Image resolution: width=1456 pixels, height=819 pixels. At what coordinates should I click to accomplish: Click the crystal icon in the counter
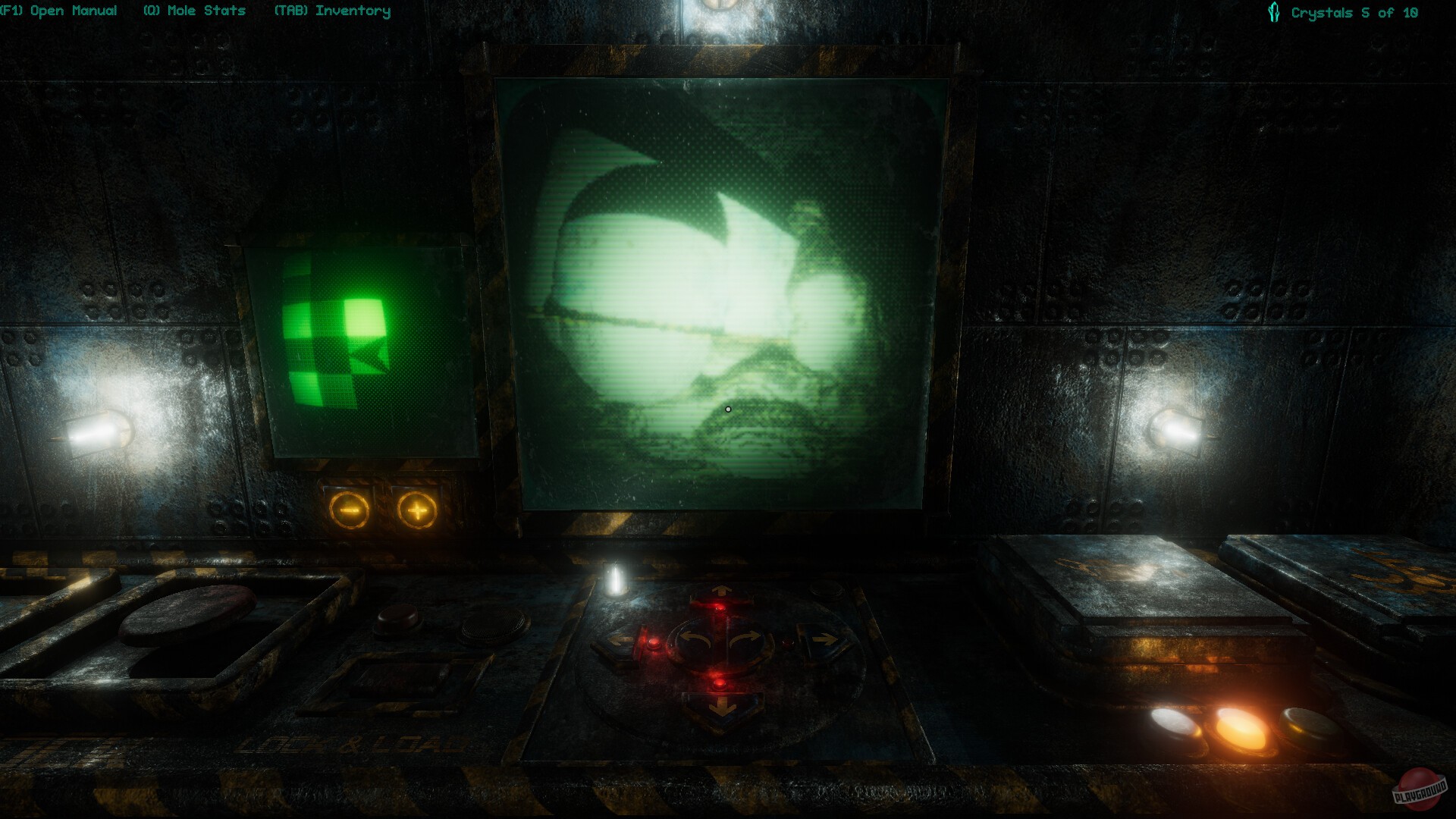[x=1273, y=11]
